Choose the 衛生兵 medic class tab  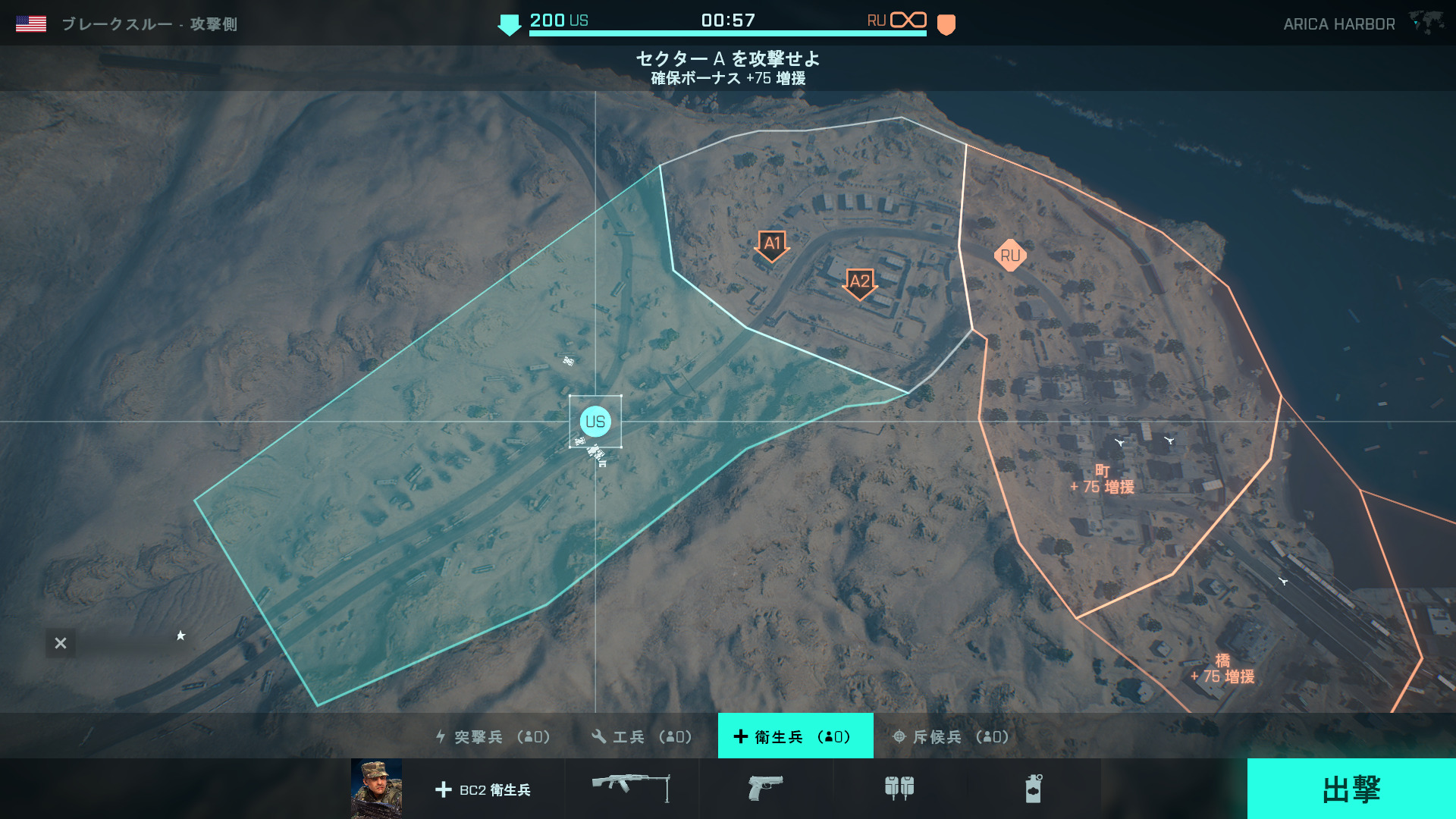click(x=795, y=736)
